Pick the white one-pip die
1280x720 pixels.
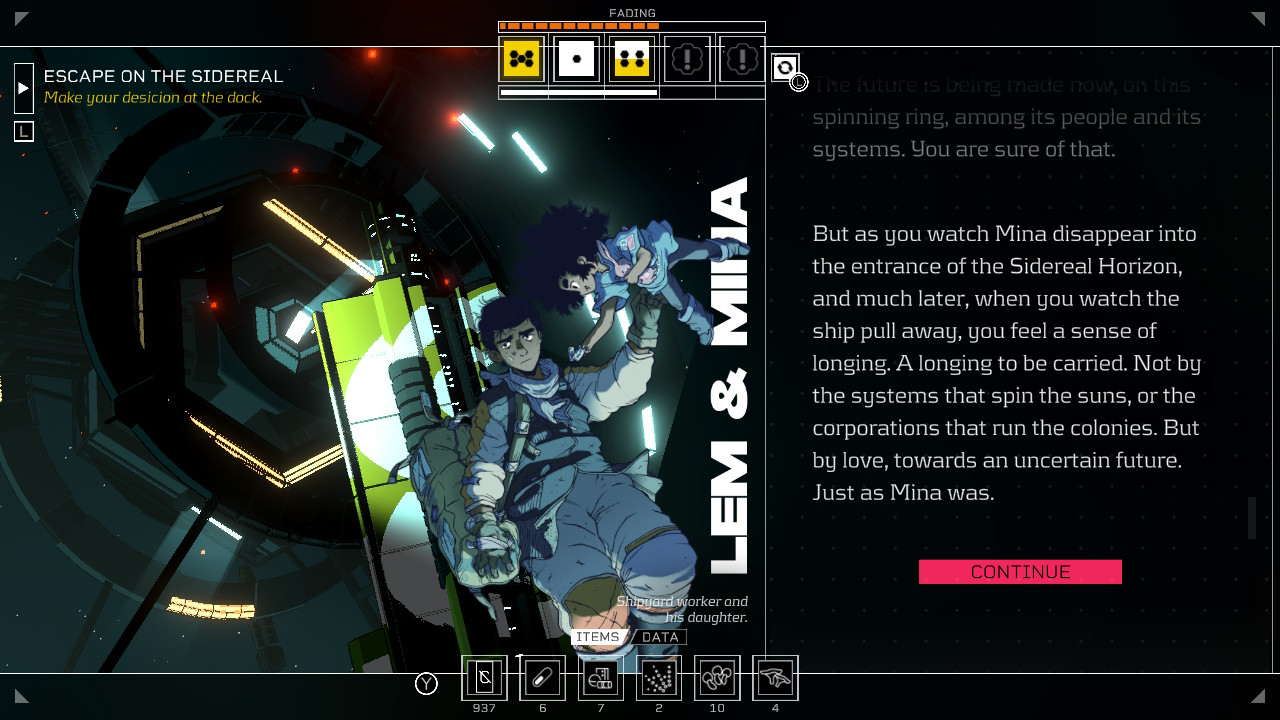pos(577,60)
